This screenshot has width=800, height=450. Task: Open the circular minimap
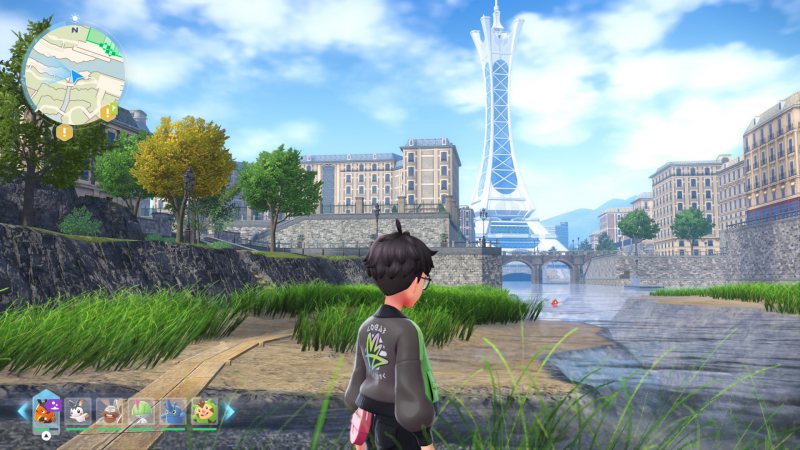coord(73,73)
